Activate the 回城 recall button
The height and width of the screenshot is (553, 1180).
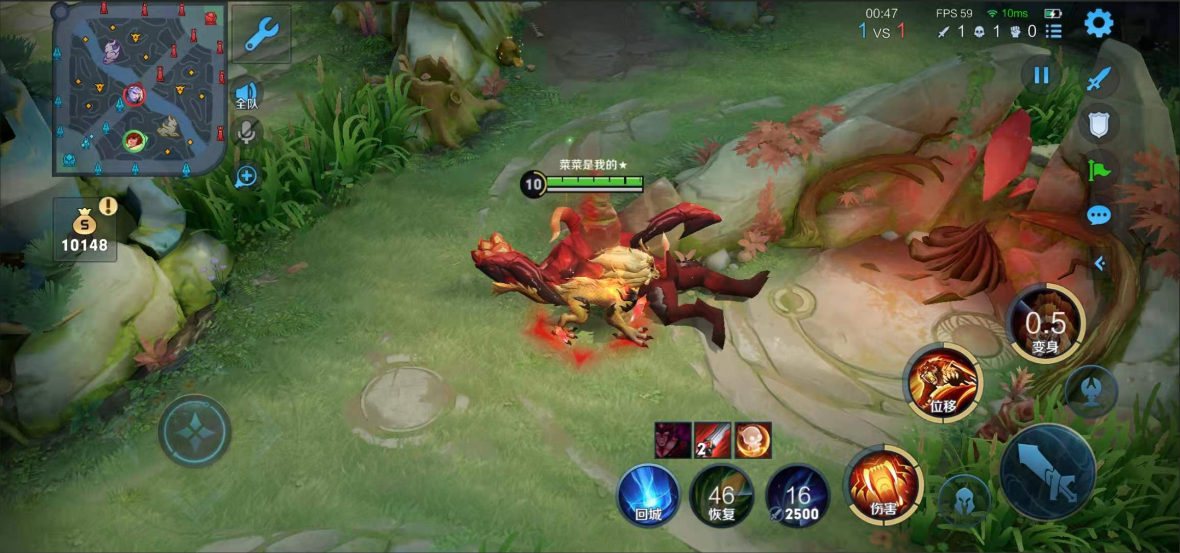coord(648,496)
